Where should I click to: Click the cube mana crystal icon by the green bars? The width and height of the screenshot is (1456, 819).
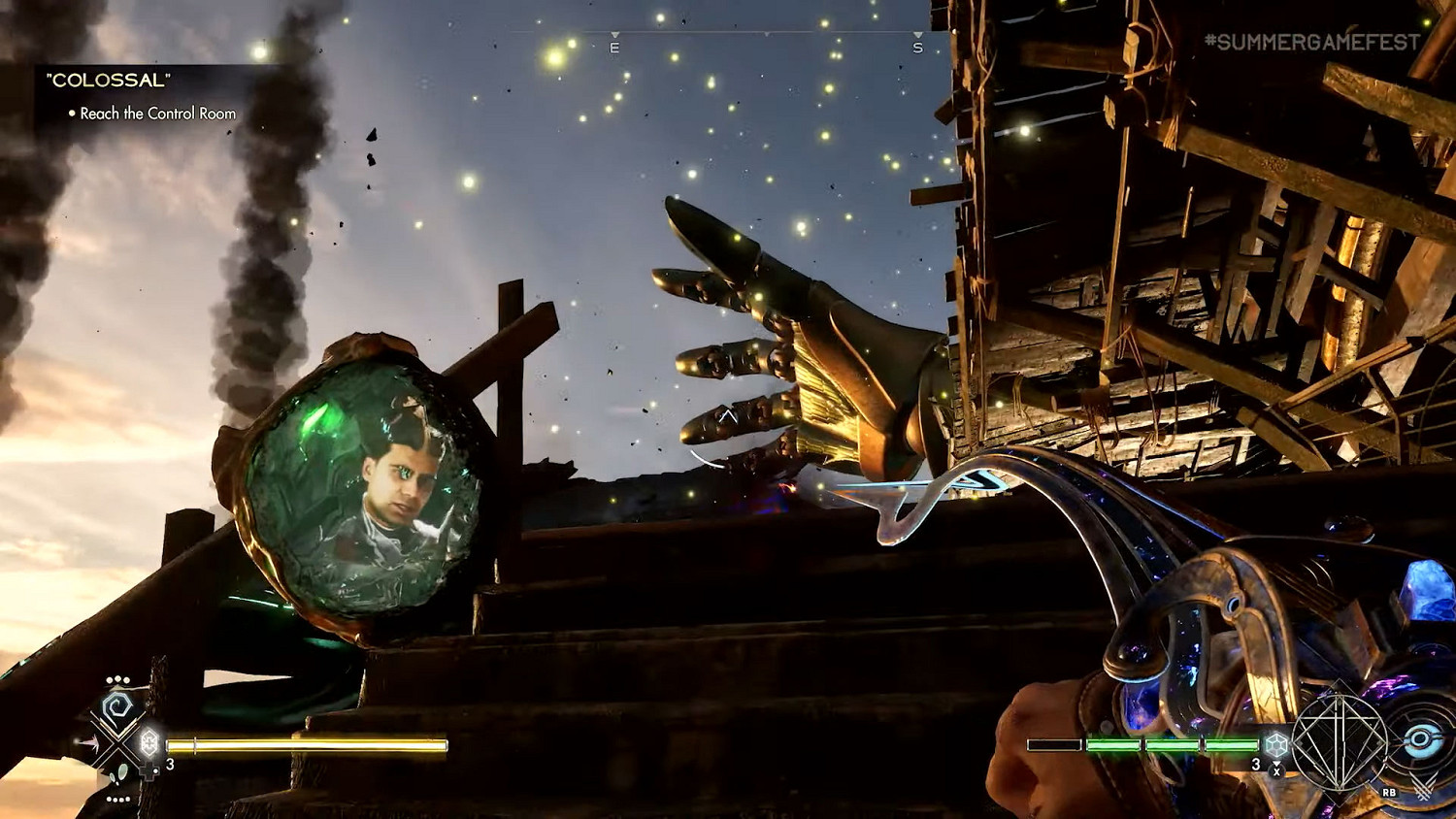click(x=1276, y=744)
